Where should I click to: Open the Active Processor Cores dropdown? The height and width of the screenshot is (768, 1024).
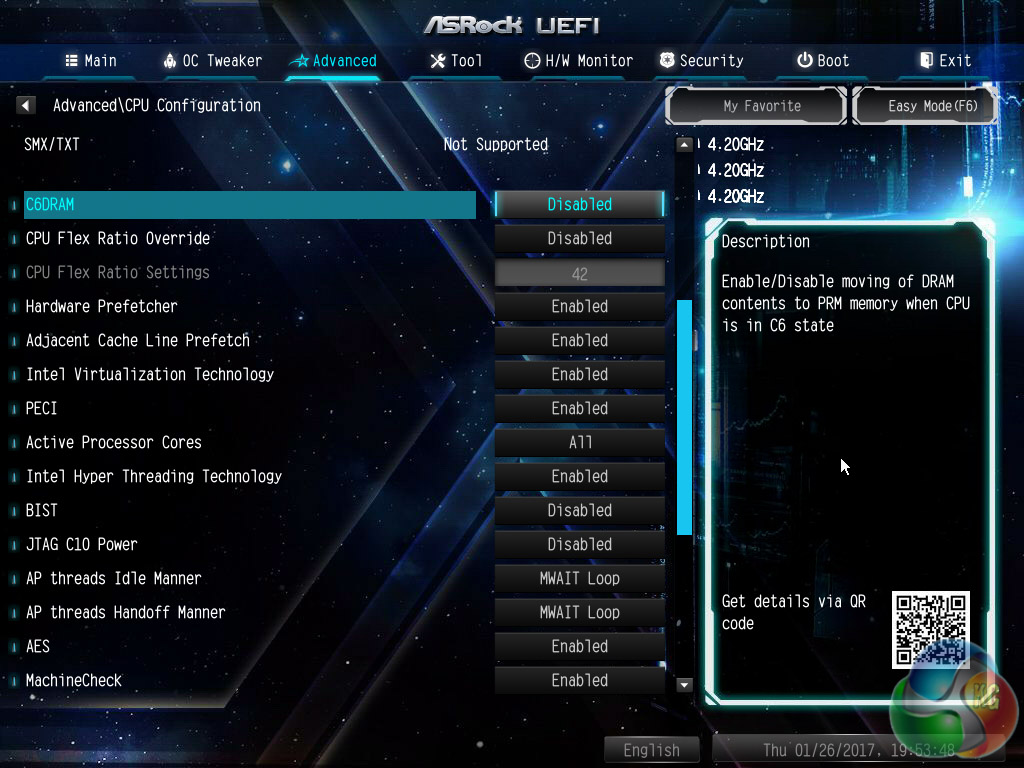pos(579,443)
